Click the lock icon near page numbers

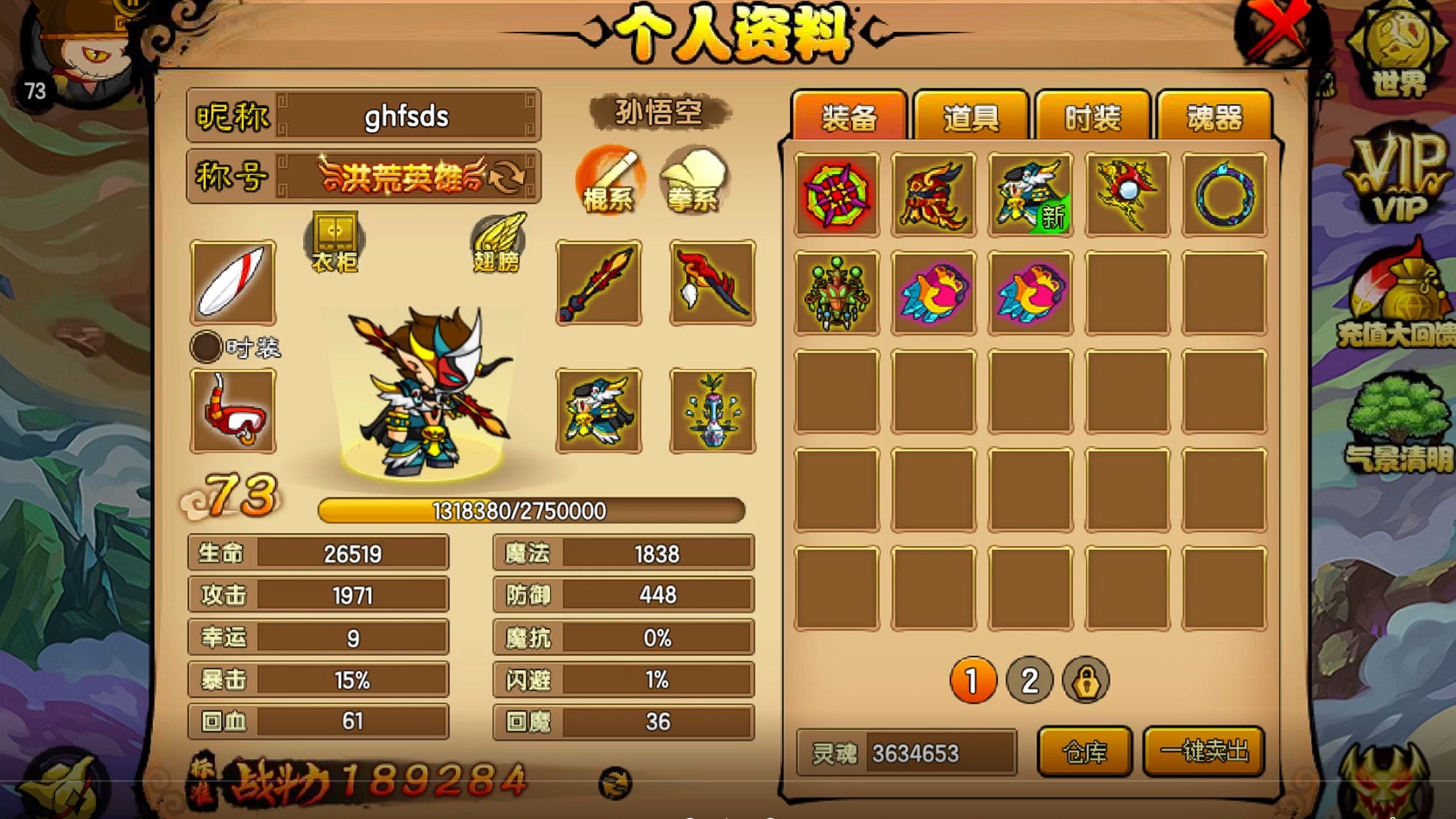click(1086, 681)
